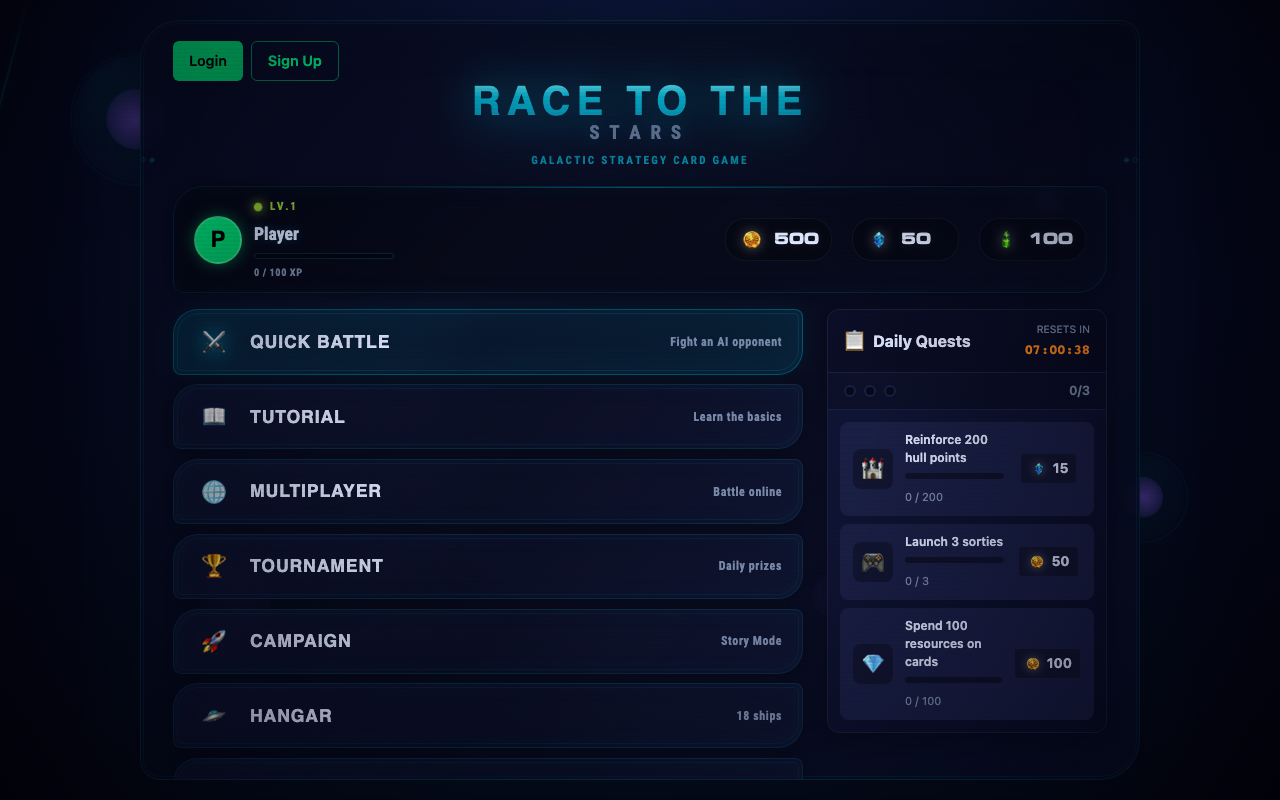The image size is (1280, 800).
Task: Toggle the third quest progress dot
Action: (x=890, y=391)
